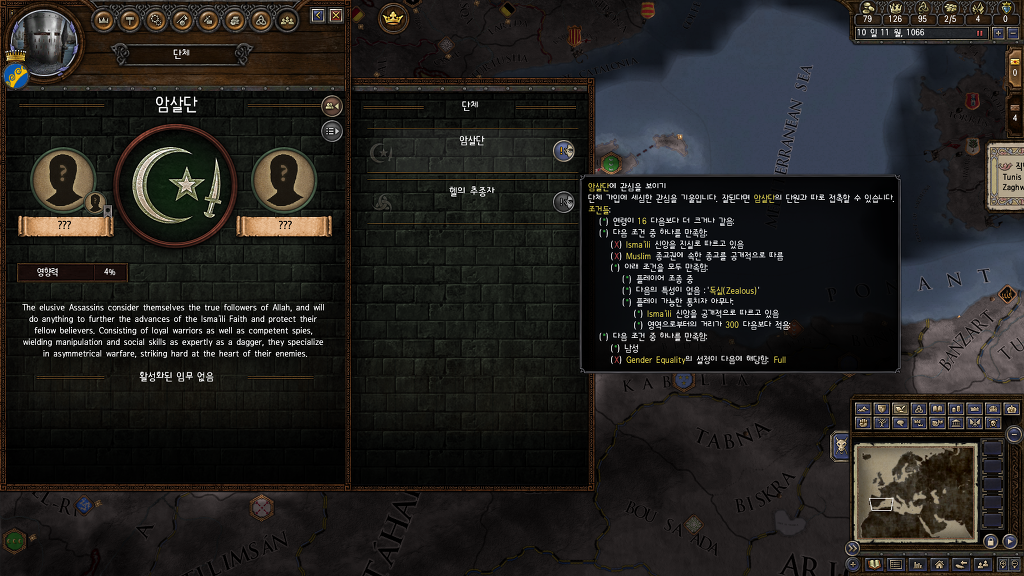Image resolution: width=1024 pixels, height=576 pixels.
Task: Open the hammer tab in the top bar
Action: pyautogui.click(x=131, y=20)
